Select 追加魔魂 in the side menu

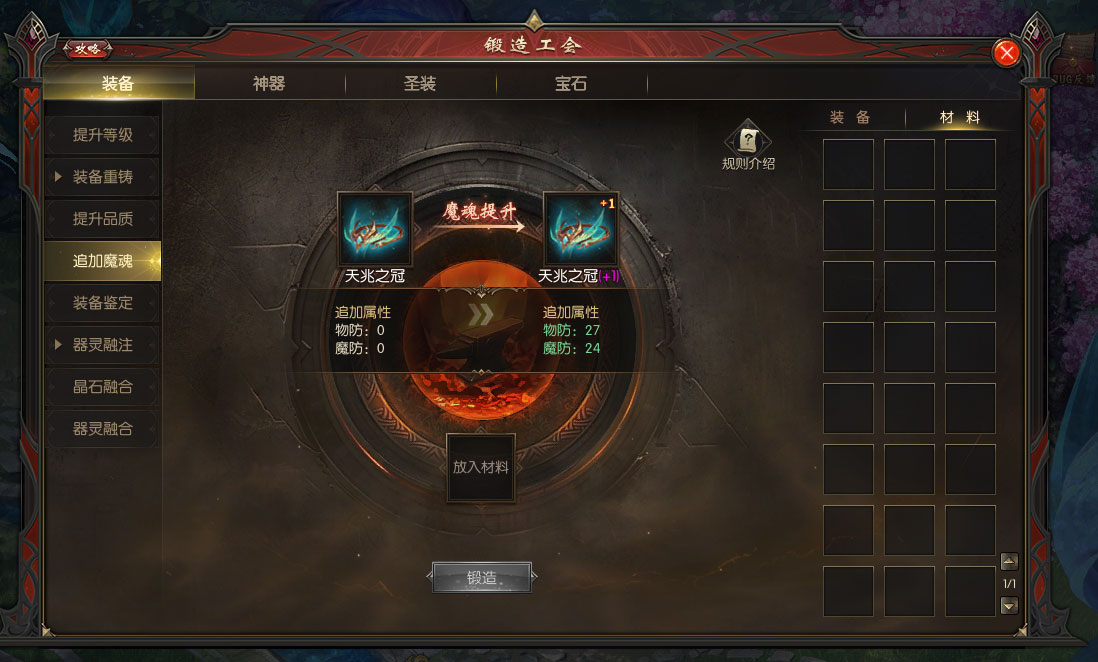pos(103,261)
